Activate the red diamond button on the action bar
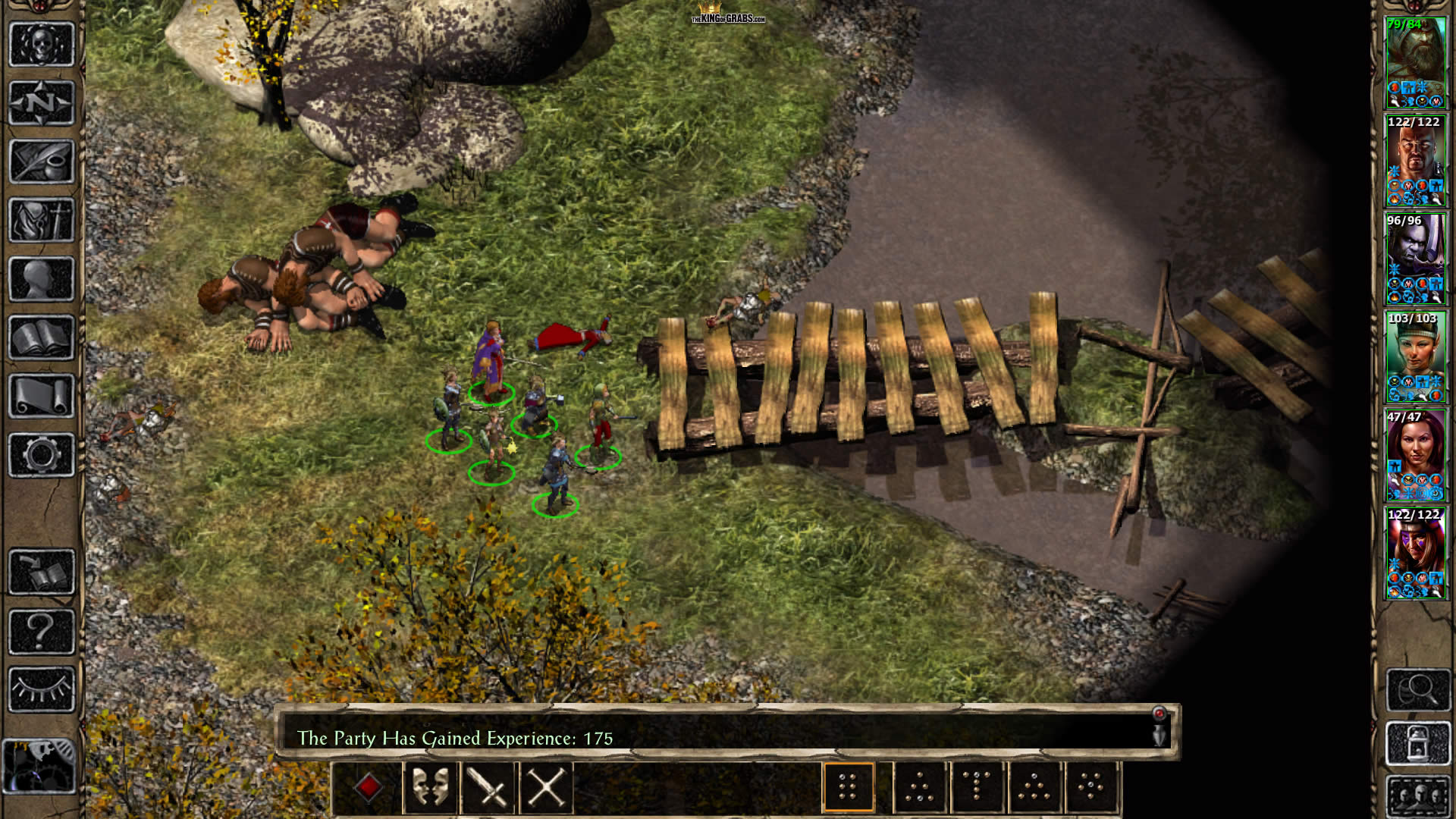 point(369,787)
